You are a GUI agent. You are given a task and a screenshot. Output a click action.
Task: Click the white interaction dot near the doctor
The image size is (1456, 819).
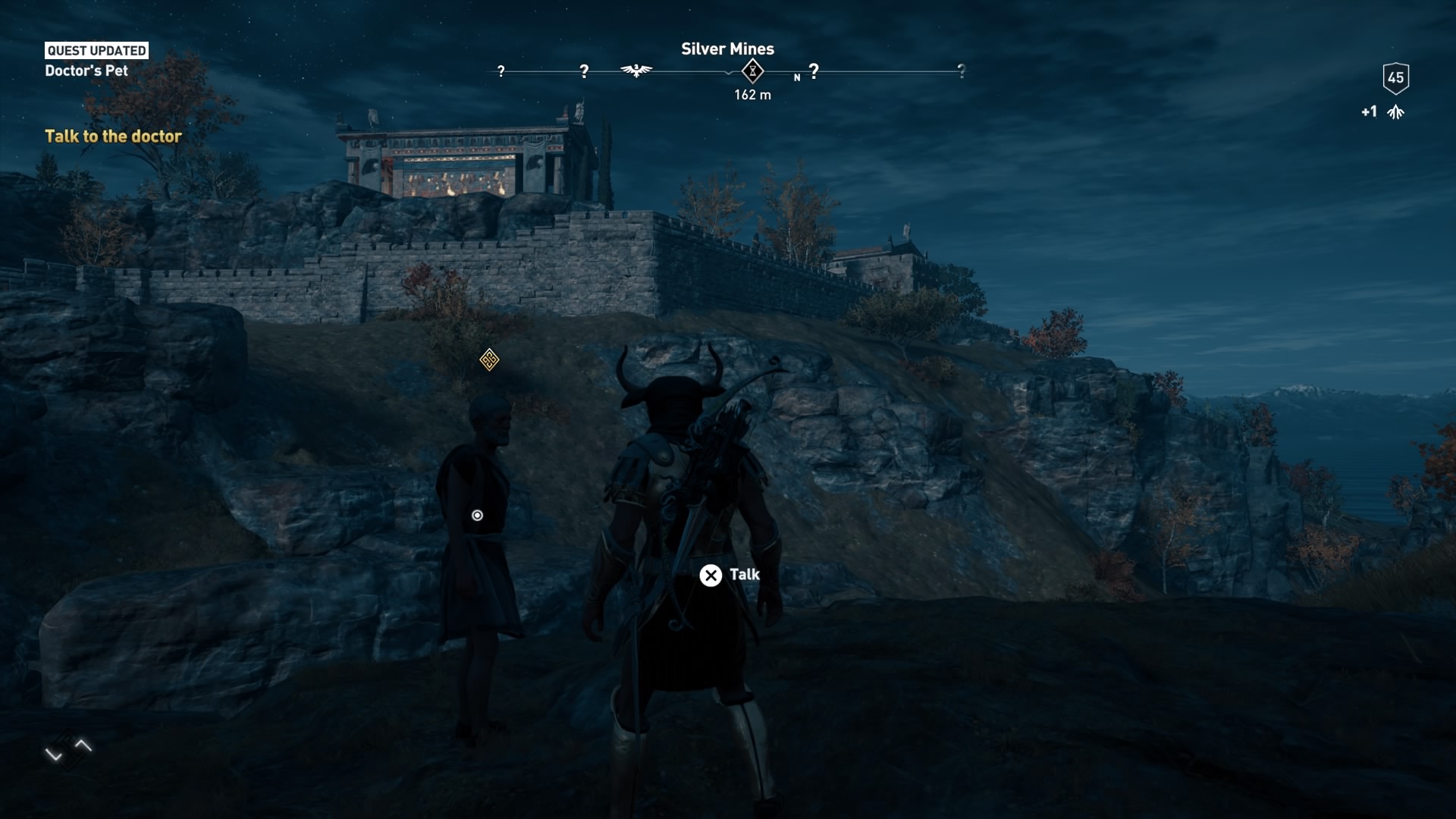(477, 515)
